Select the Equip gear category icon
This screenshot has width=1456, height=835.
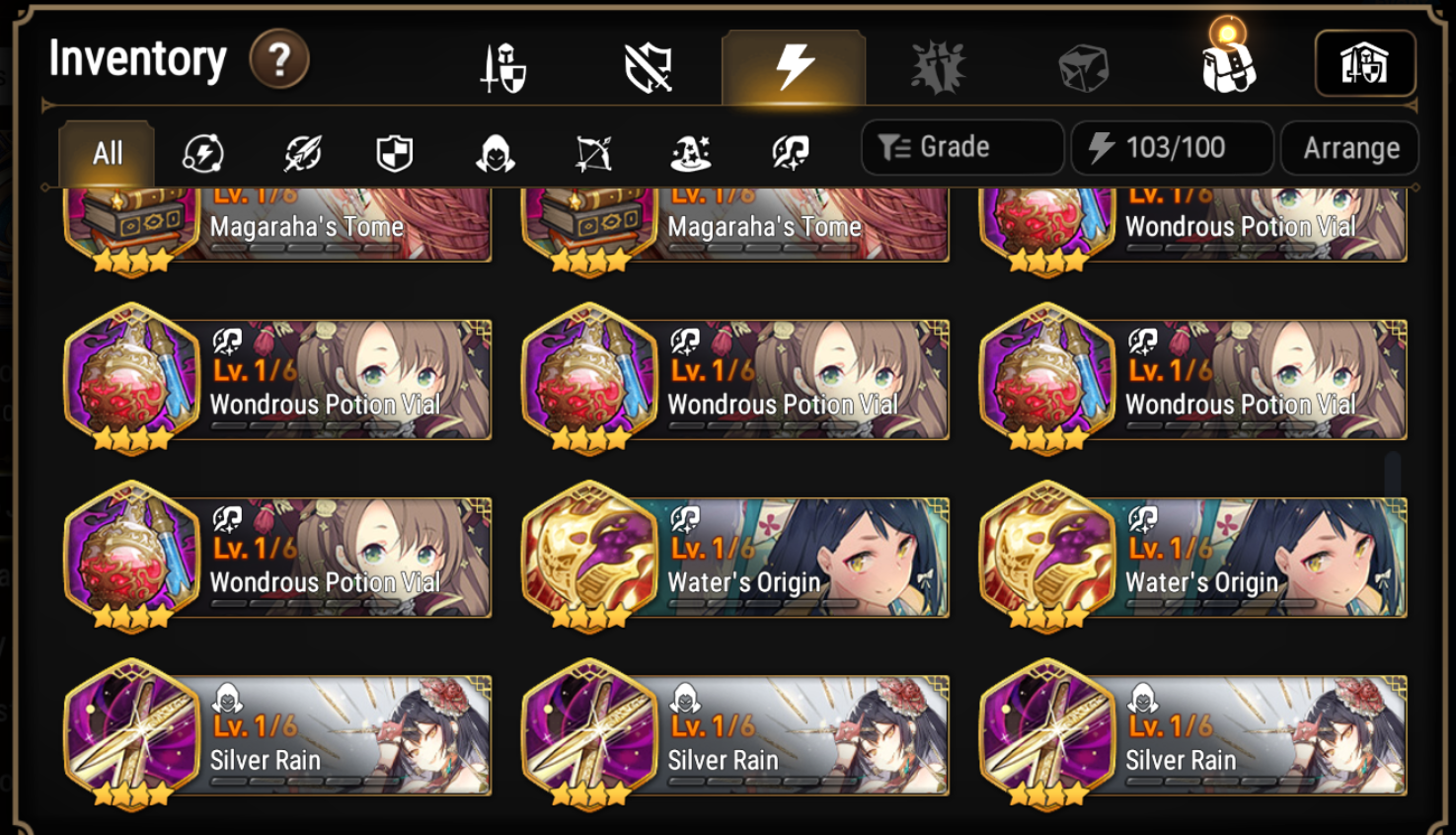tap(503, 64)
